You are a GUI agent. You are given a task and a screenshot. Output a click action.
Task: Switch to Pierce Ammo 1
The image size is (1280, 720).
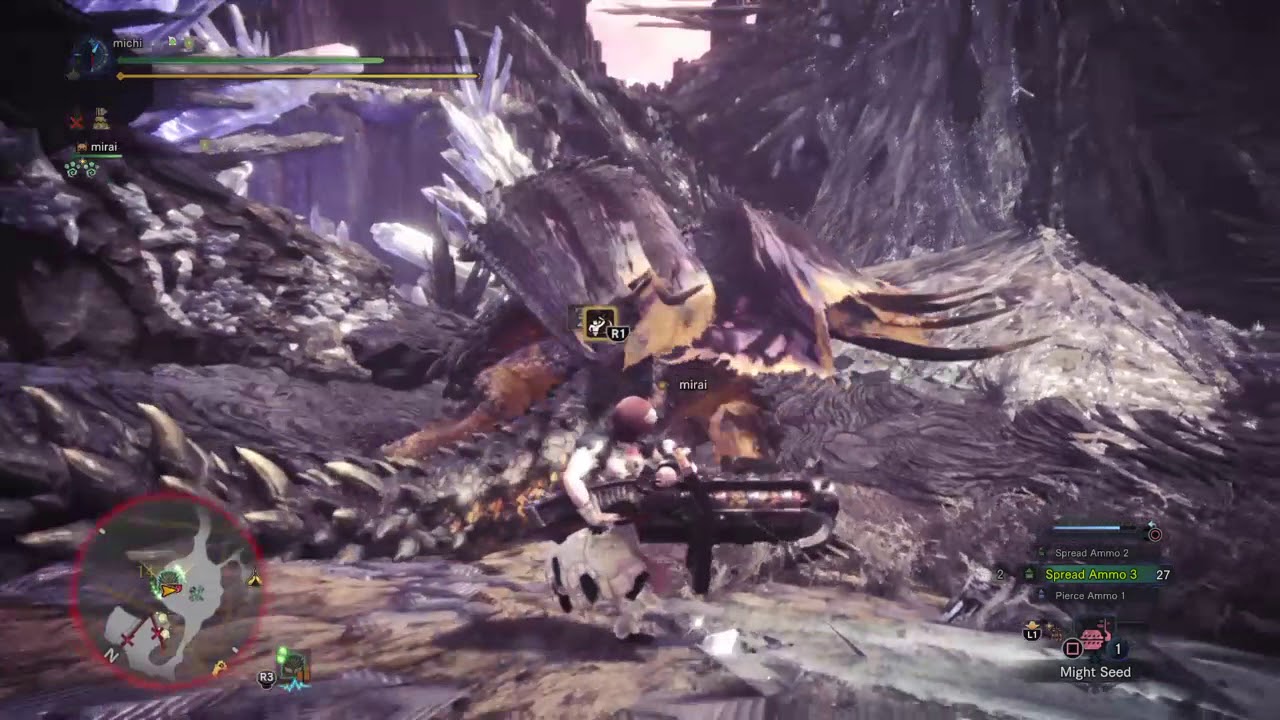[x=1089, y=596]
